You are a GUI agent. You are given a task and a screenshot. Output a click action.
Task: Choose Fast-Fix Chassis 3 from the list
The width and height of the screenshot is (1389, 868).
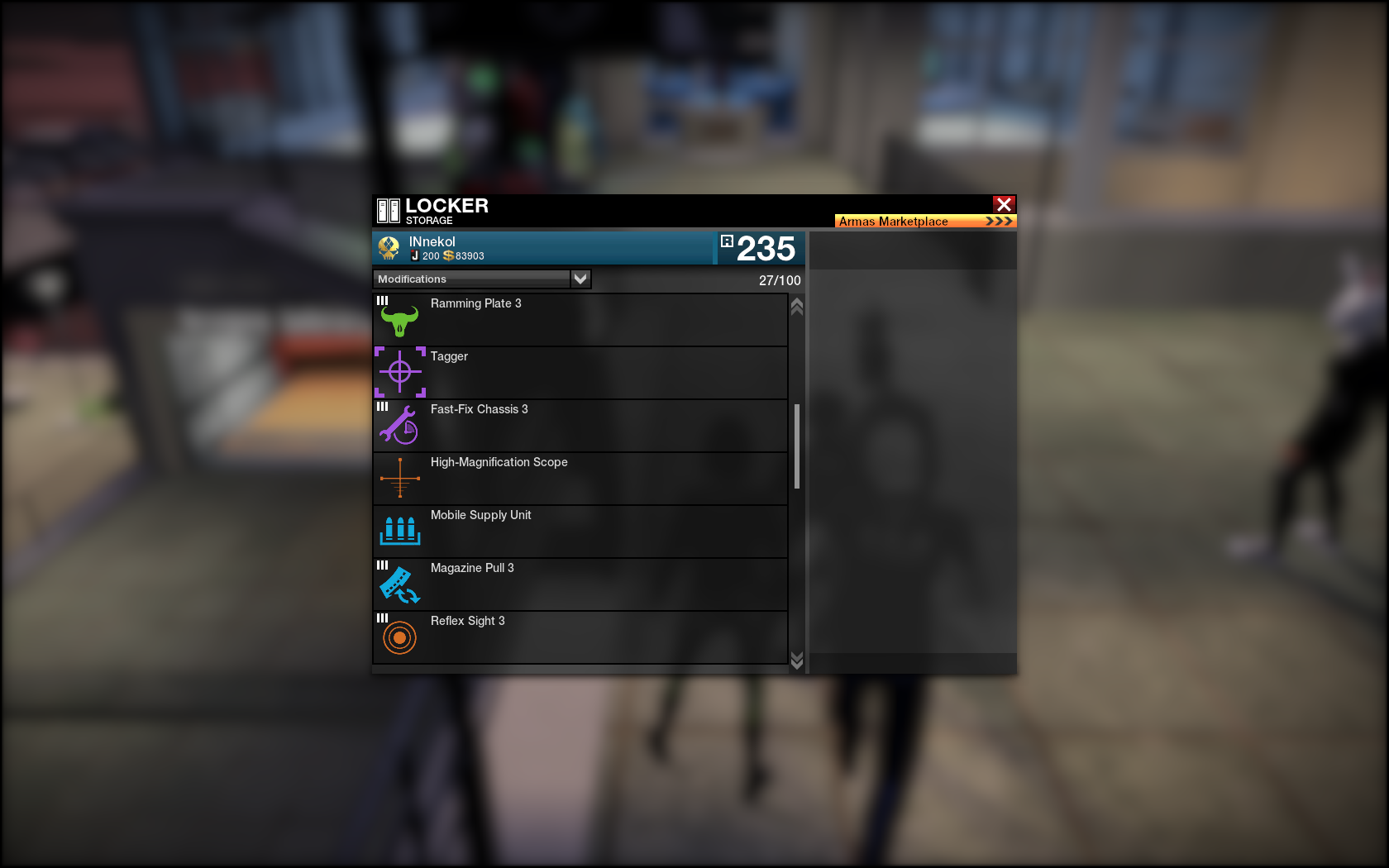pyautogui.click(x=580, y=426)
